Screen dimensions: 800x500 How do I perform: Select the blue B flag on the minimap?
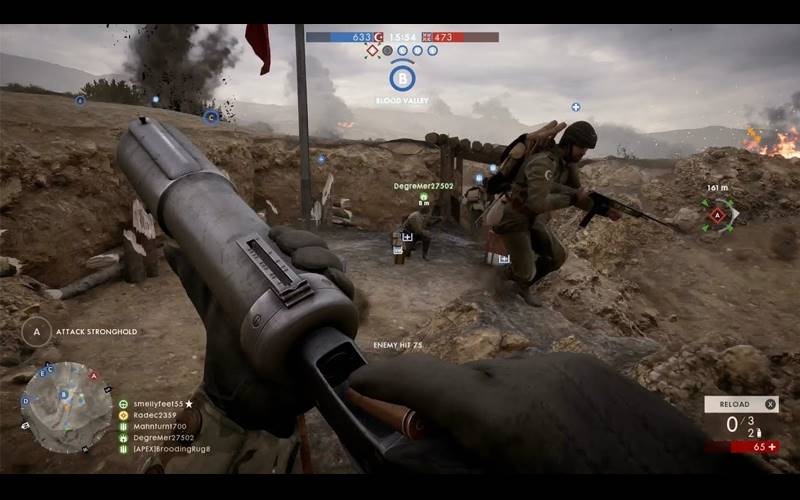tap(64, 395)
